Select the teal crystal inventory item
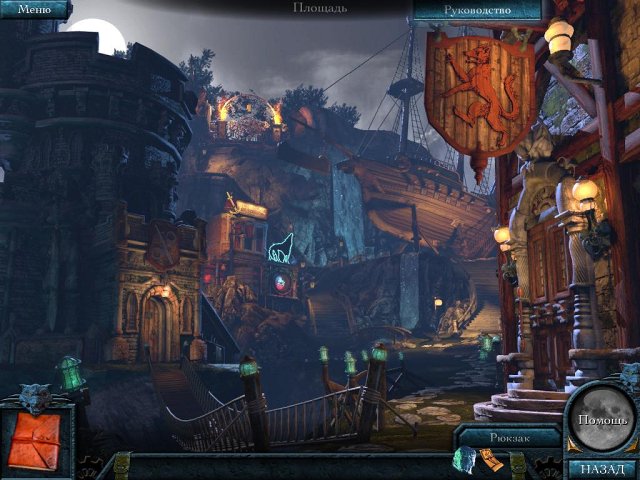Screen dimensions: 640x480 point(464,459)
